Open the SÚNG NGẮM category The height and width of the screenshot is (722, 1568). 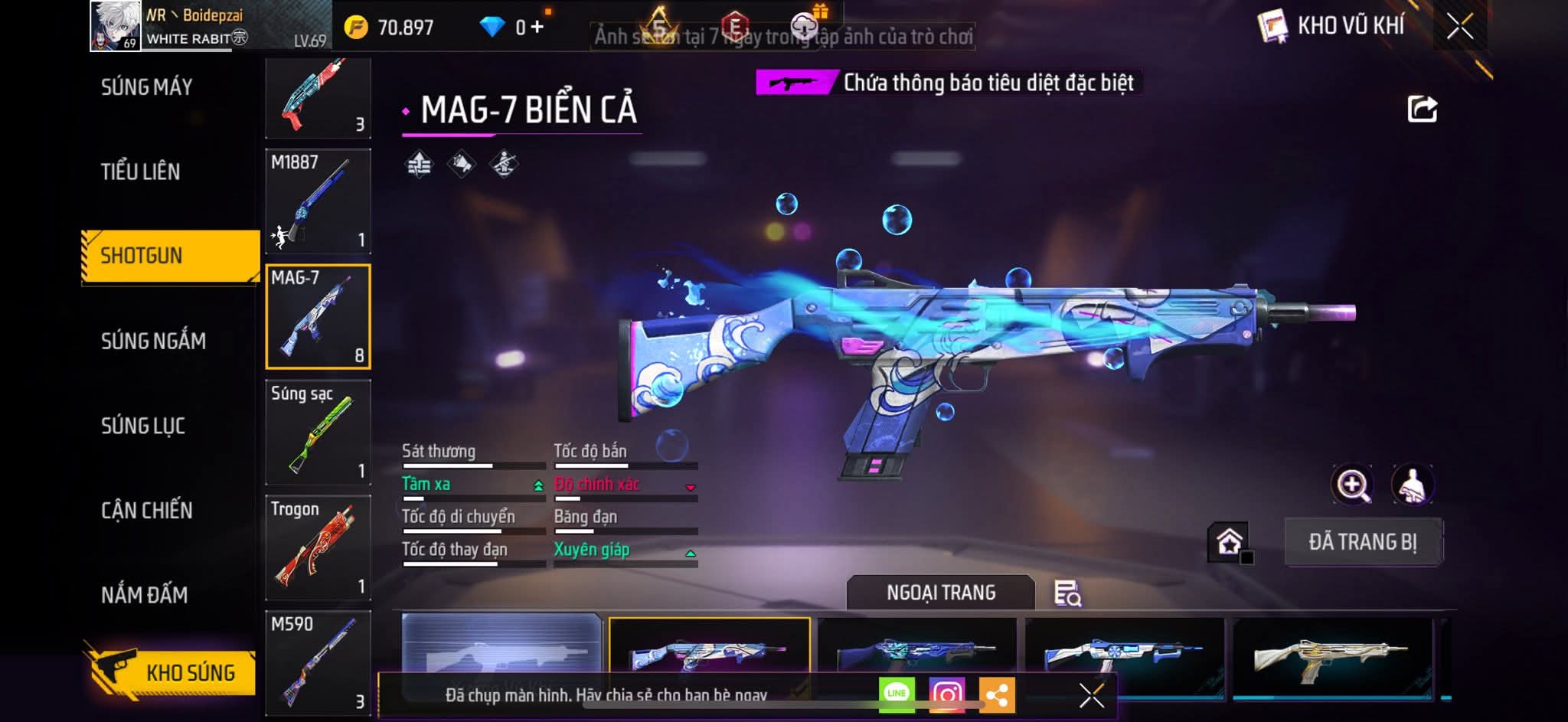click(x=153, y=341)
